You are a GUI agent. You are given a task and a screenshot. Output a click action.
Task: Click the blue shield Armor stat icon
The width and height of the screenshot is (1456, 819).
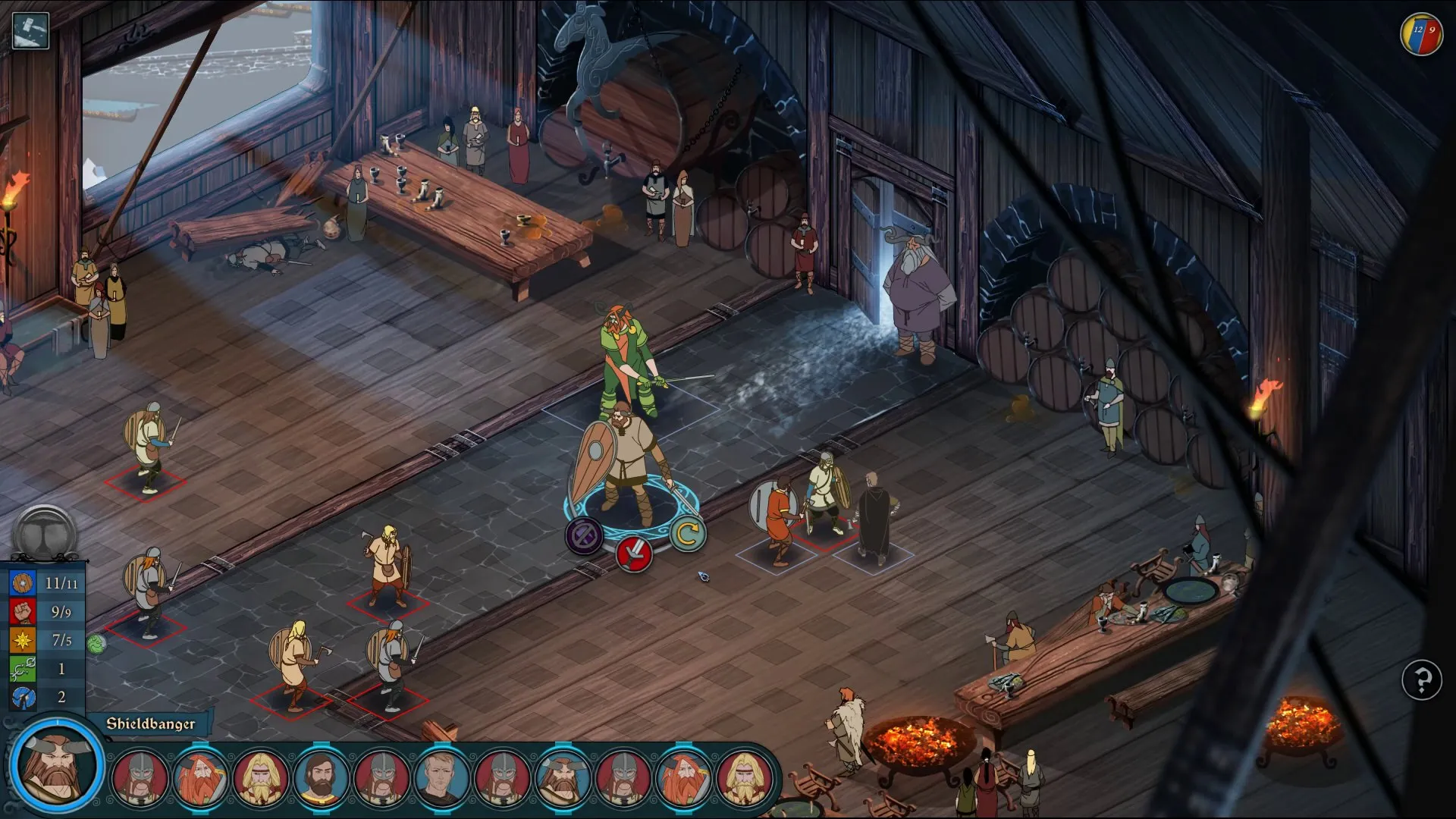coord(23,583)
